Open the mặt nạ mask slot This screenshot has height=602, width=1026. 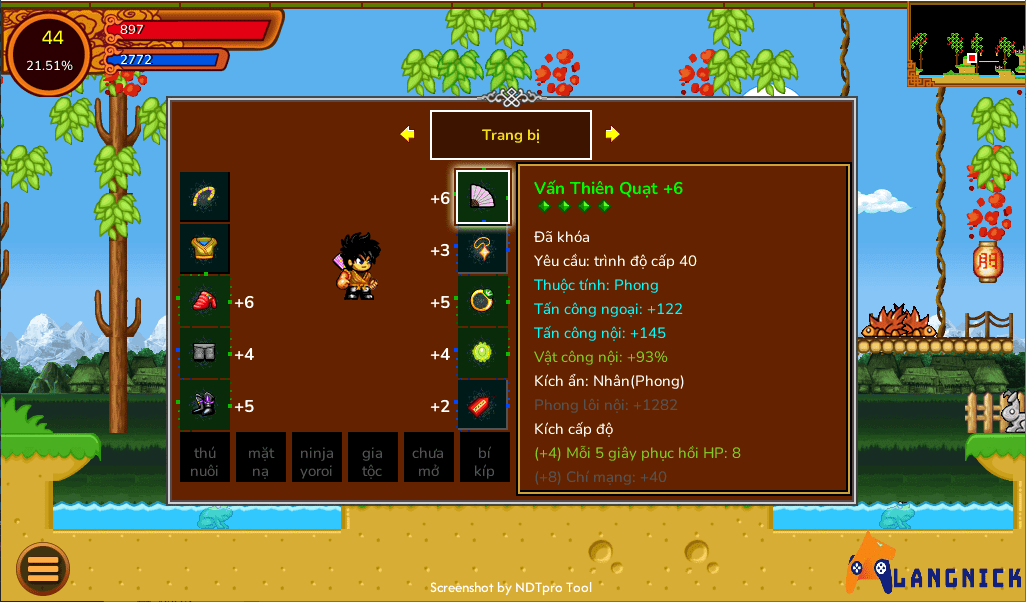(261, 458)
